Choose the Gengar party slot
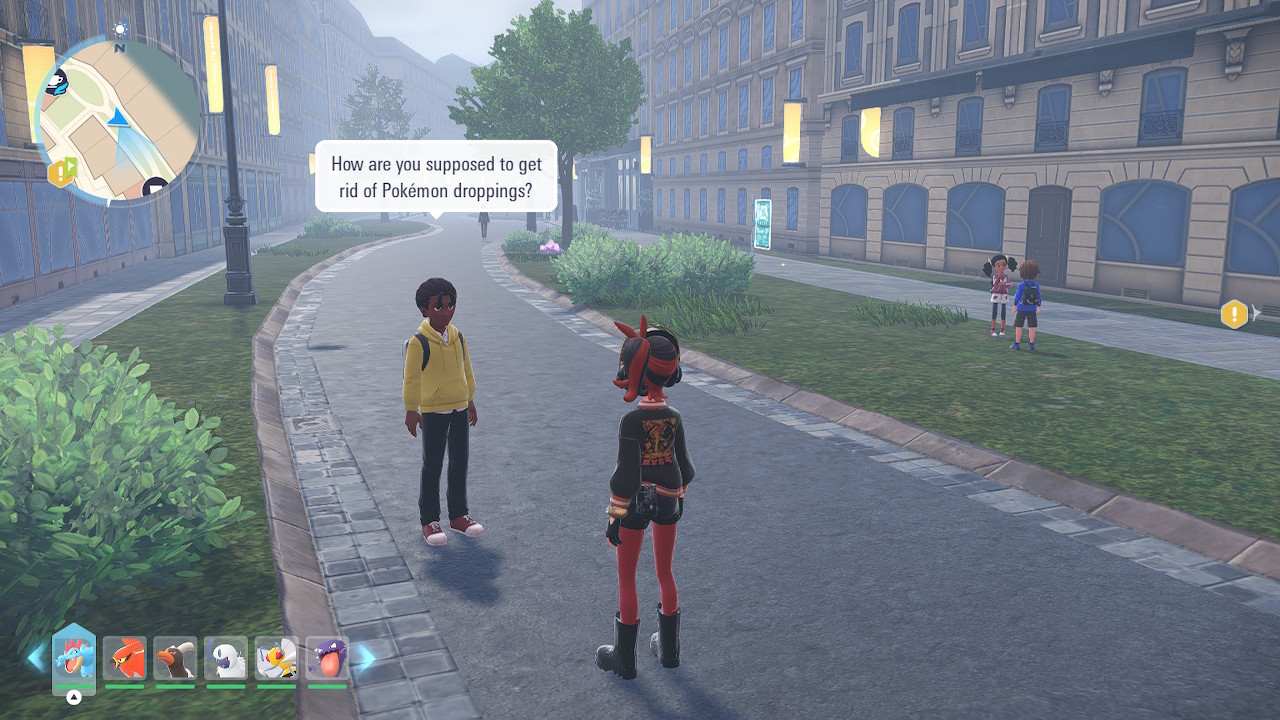 tap(327, 658)
